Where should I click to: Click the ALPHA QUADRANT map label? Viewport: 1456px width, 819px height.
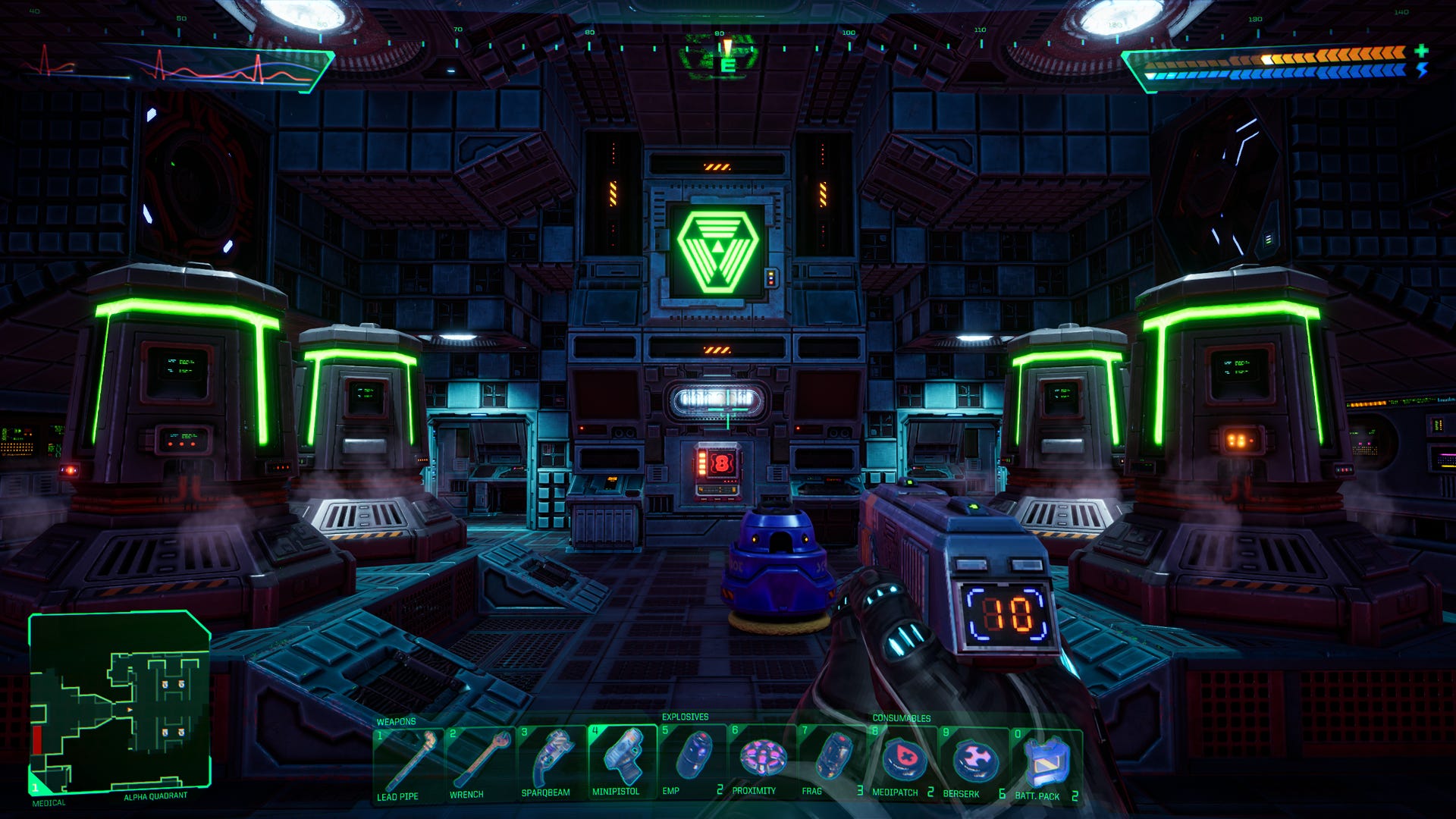tap(155, 798)
